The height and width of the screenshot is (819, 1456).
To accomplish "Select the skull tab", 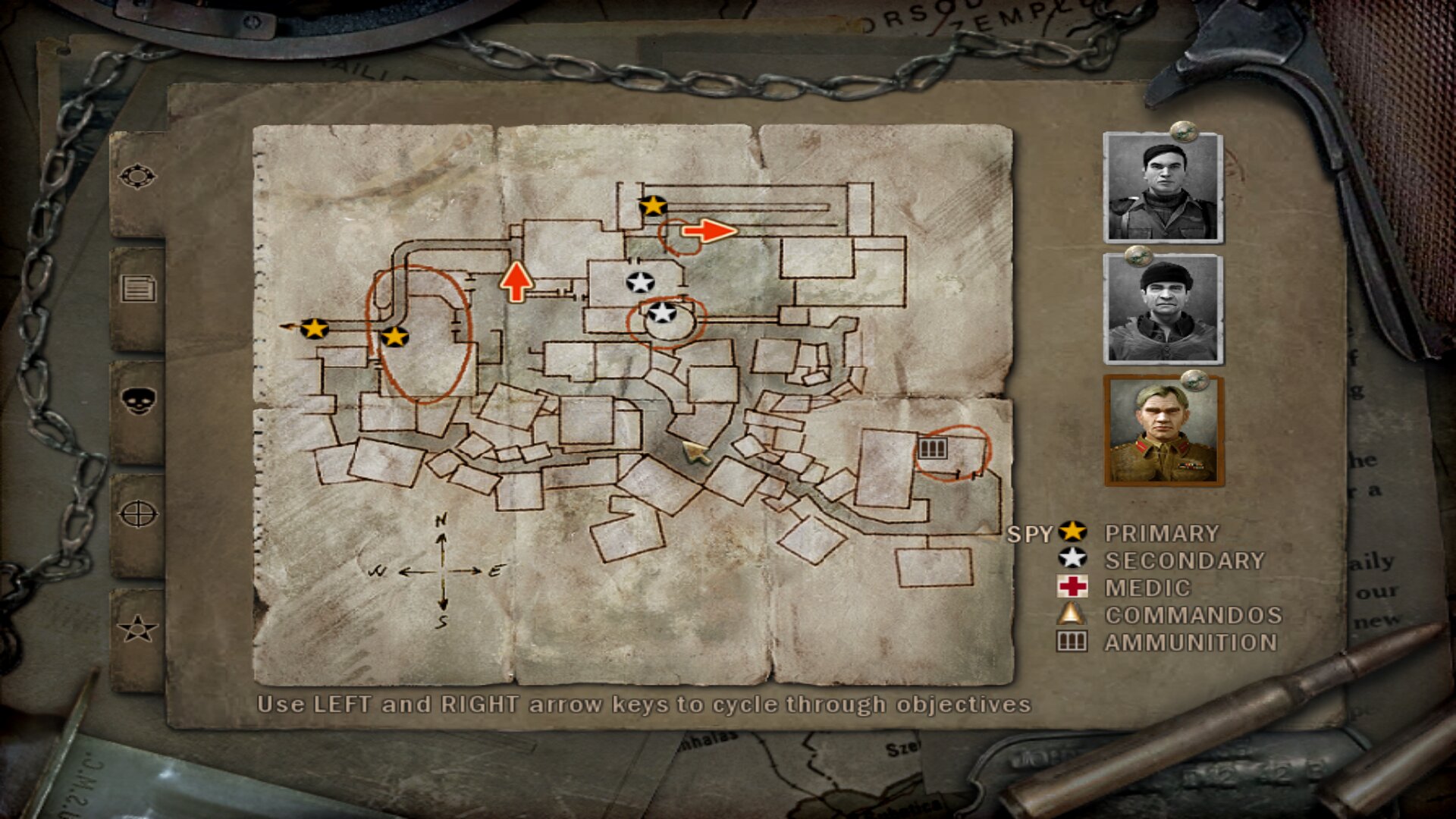I will tap(137, 400).
